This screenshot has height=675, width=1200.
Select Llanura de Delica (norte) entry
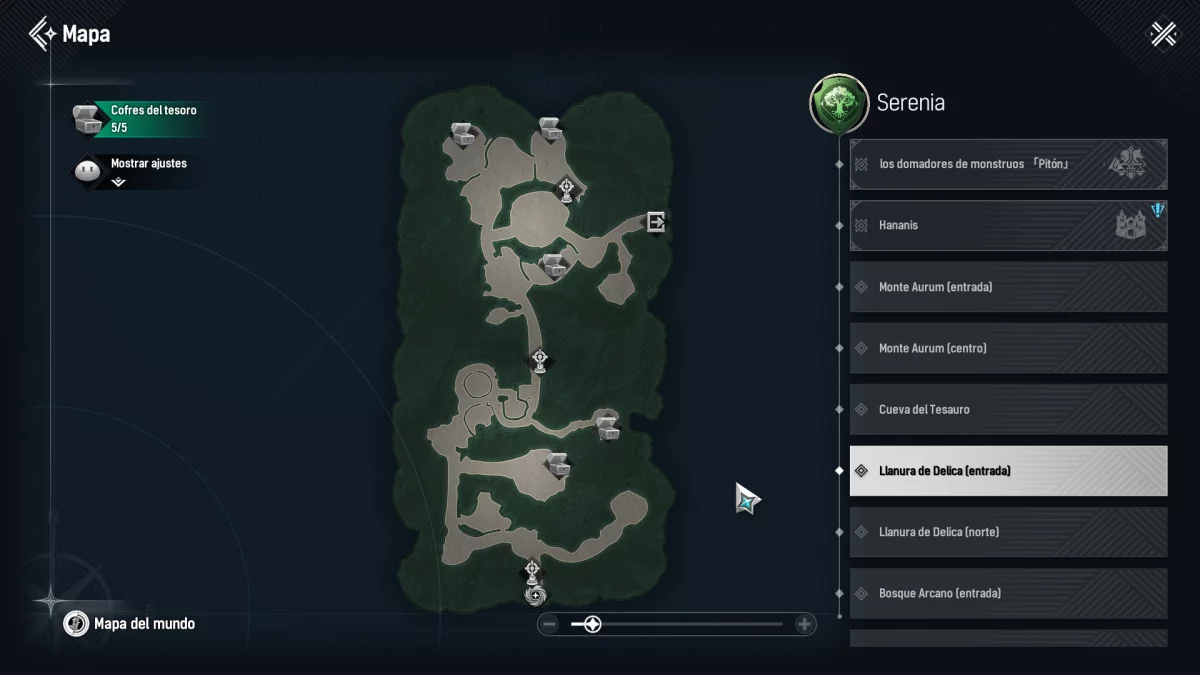click(1008, 532)
